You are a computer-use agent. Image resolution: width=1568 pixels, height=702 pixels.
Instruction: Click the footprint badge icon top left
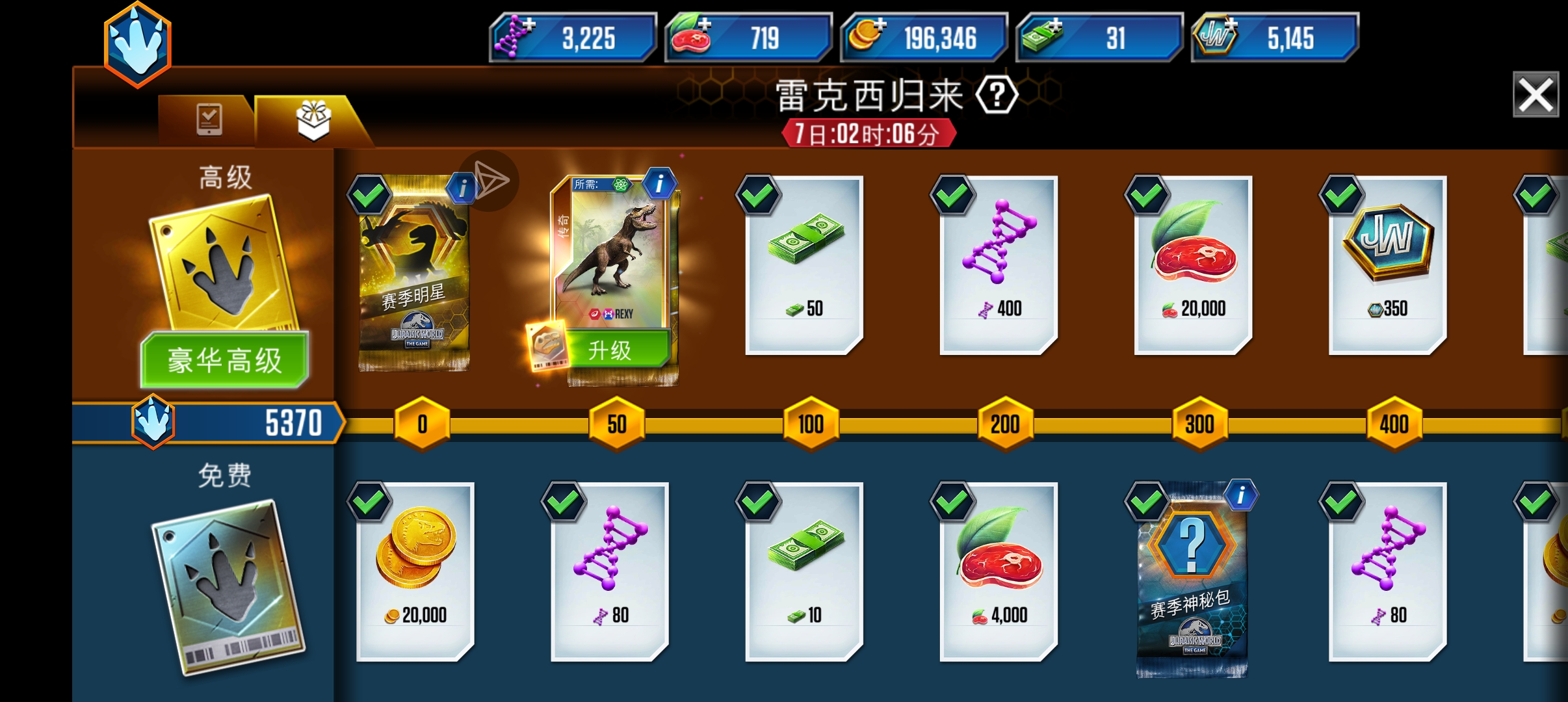[137, 44]
